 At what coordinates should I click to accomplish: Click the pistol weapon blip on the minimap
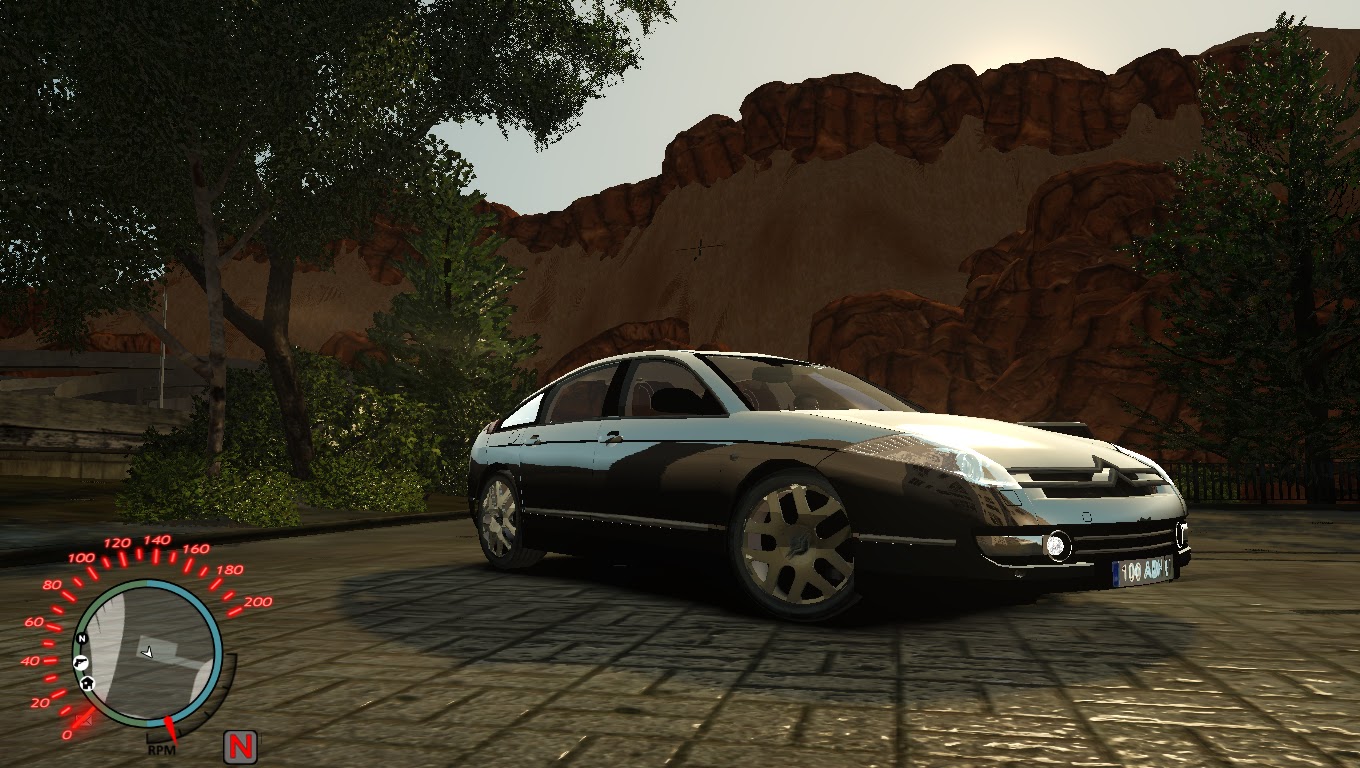point(82,663)
